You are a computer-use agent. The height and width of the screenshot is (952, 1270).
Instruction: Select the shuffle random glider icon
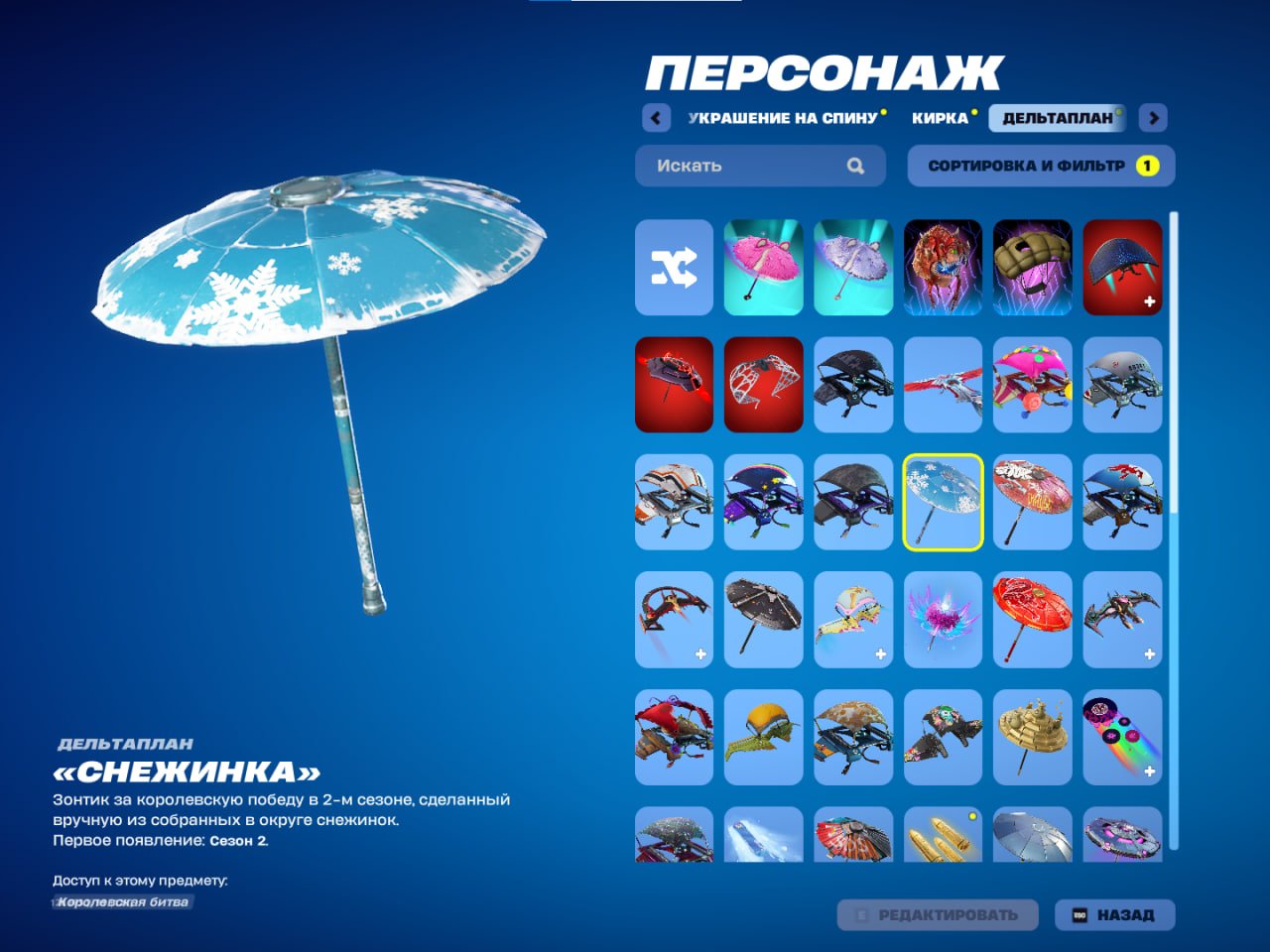[x=673, y=268]
